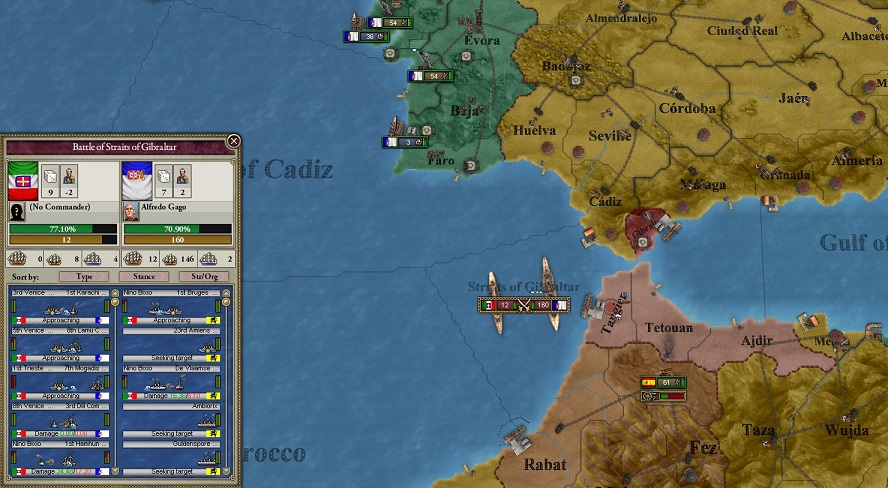Select the fleet counter showing 3 near Faro

398,142
